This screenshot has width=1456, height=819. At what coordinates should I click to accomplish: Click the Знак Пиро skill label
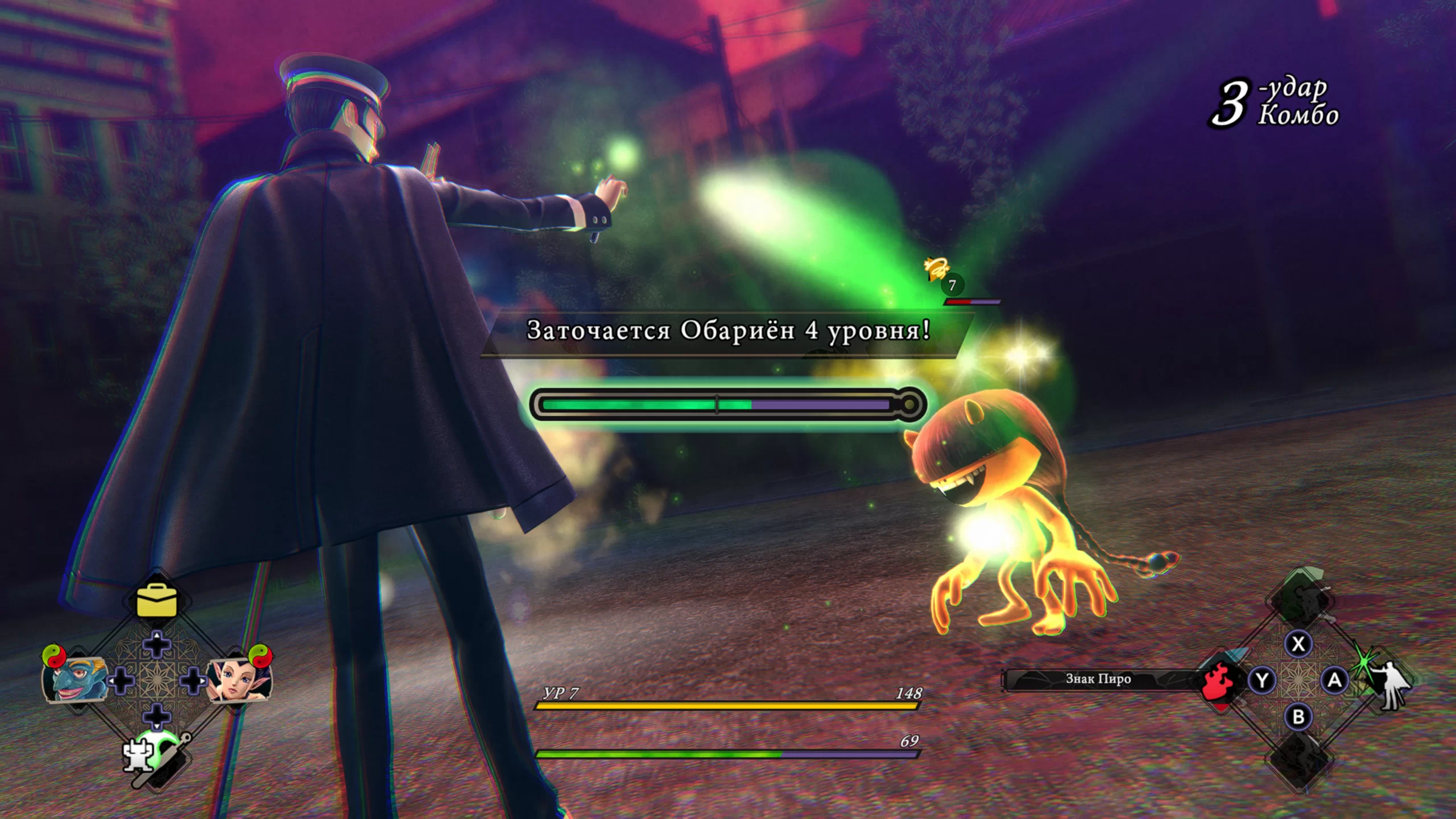coord(1098,679)
